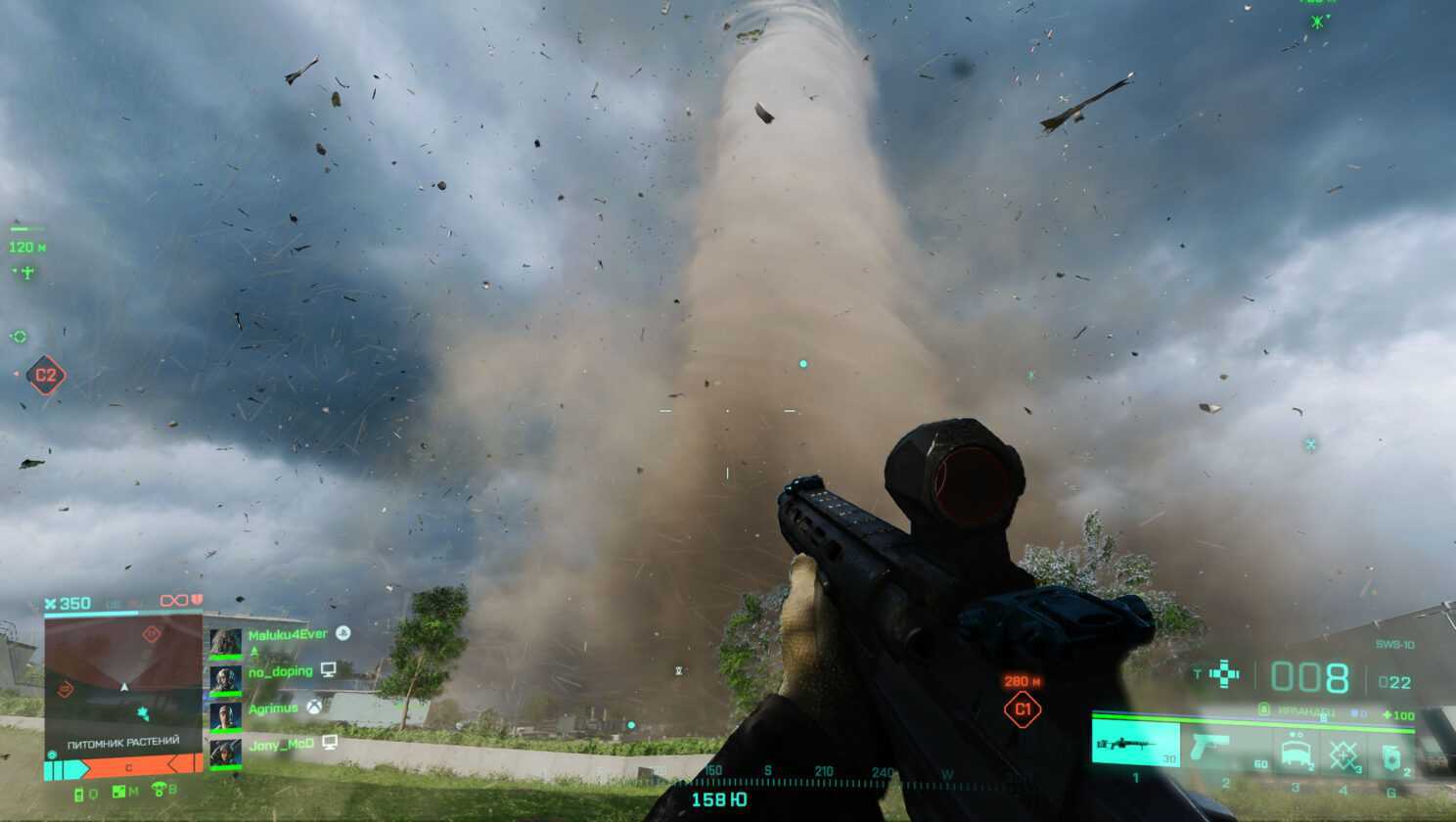1456x822 pixels.
Task: Click the C1 objective marker
Action: 1023,709
